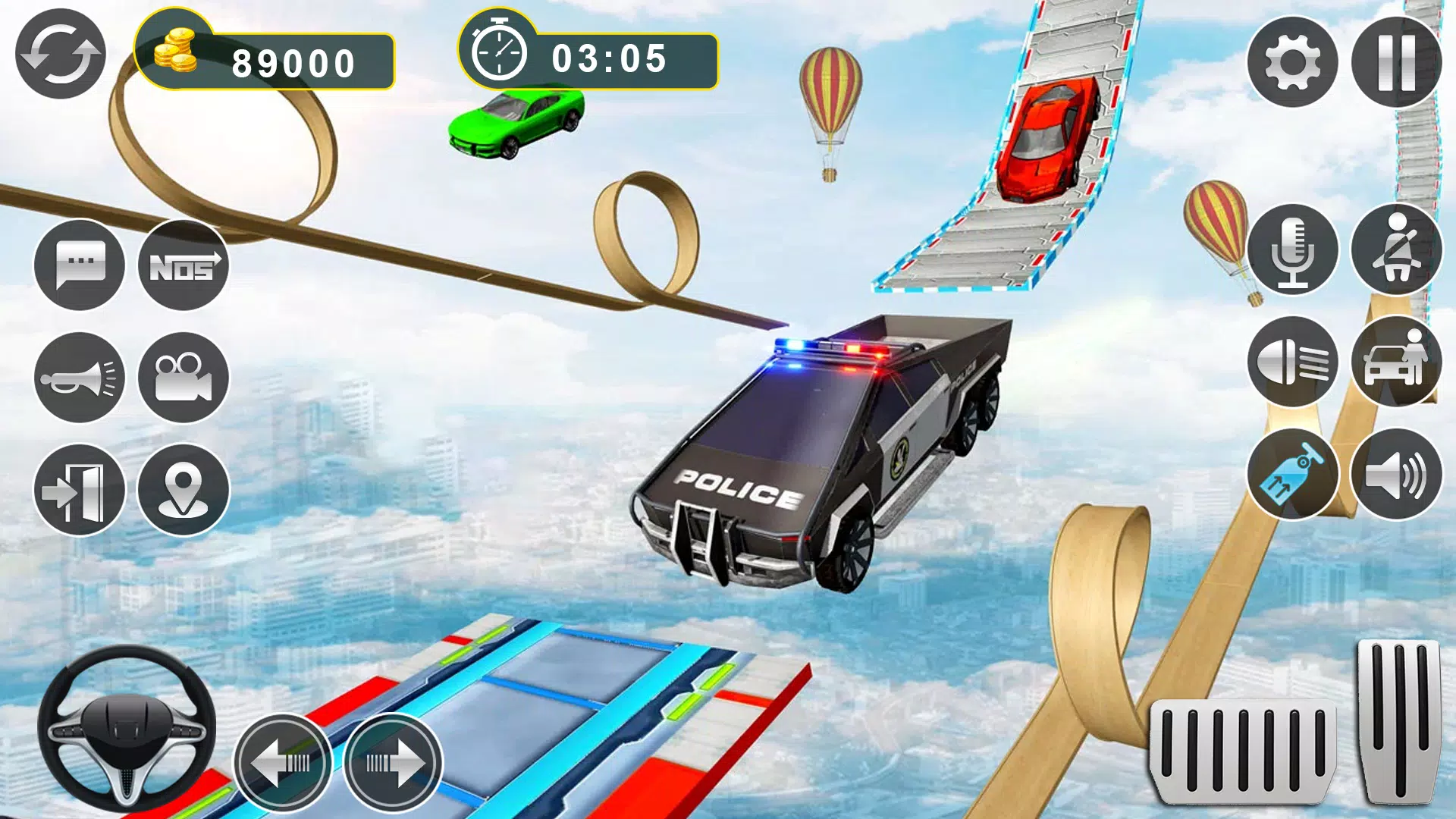The height and width of the screenshot is (819, 1456).
Task: Hit the wide brake pedal
Action: (x=1244, y=751)
